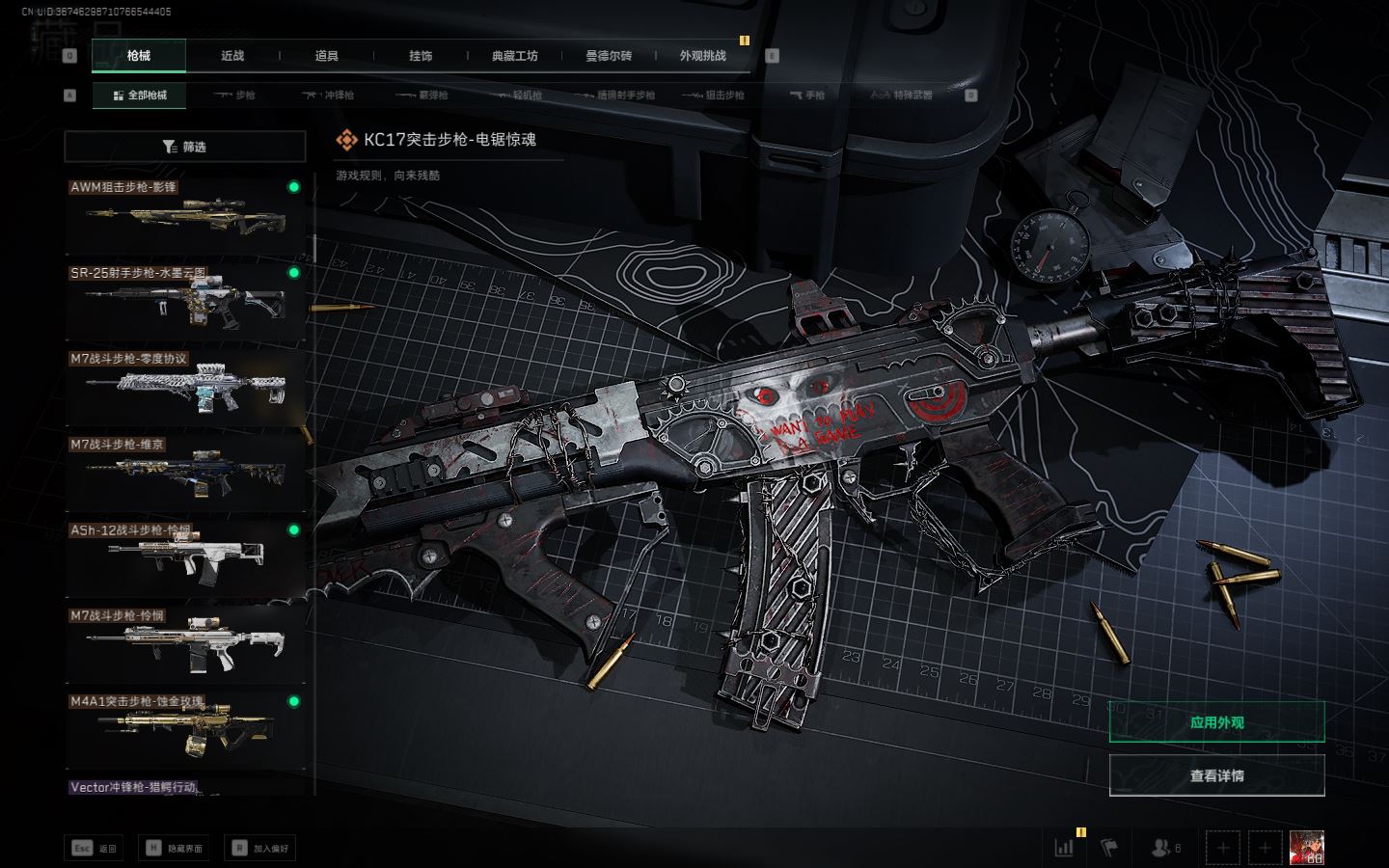This screenshot has height=868, width=1389.
Task: Switch to the 近战 melee tab
Action: tap(232, 56)
